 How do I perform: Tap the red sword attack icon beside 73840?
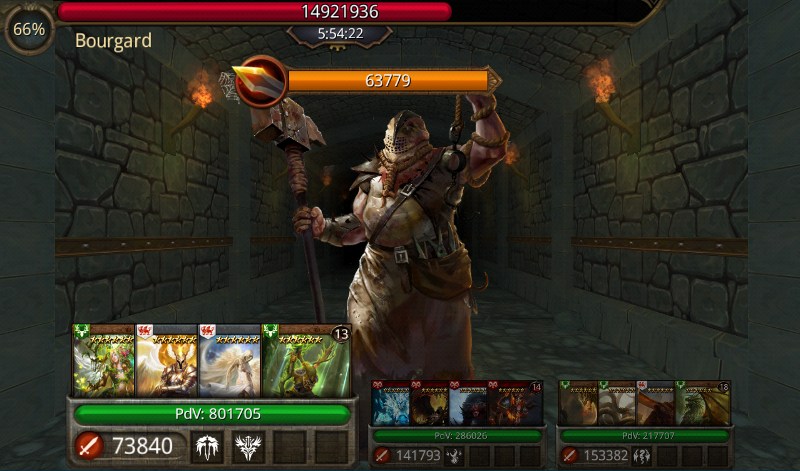point(89,446)
